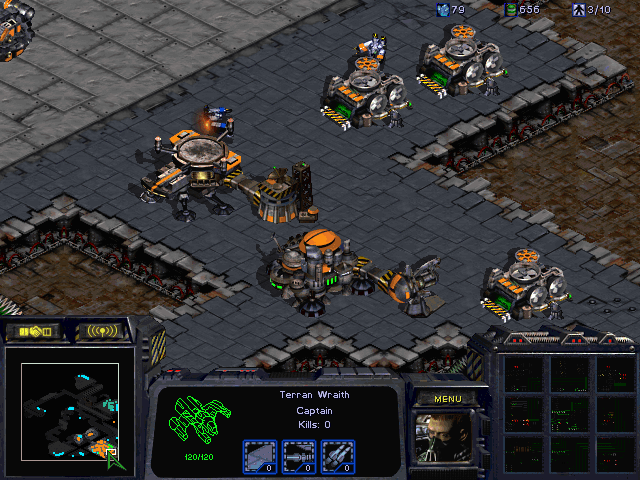Inspect the Wraith ship plating armor icon

coord(259,455)
